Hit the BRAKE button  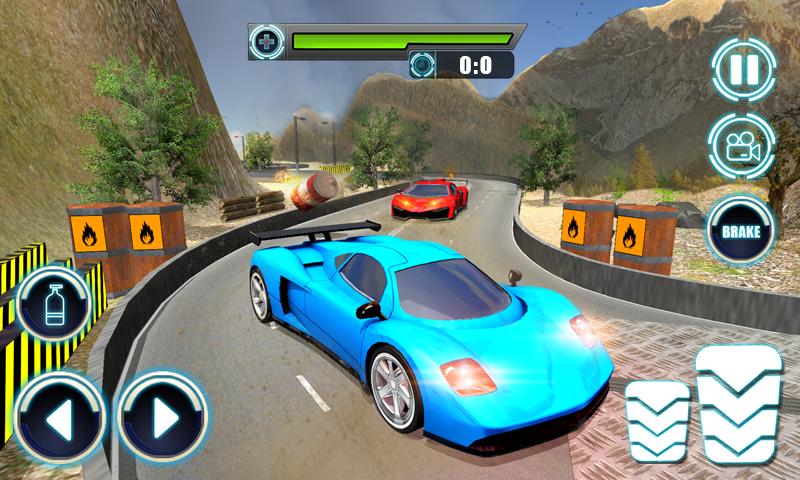coord(741,233)
